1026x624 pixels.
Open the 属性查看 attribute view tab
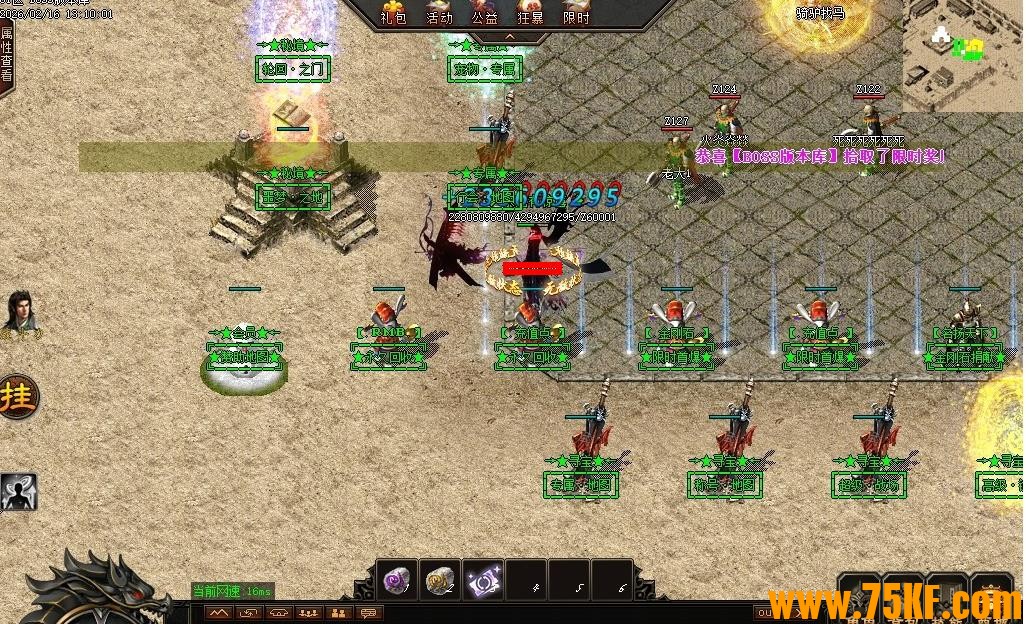7,54
